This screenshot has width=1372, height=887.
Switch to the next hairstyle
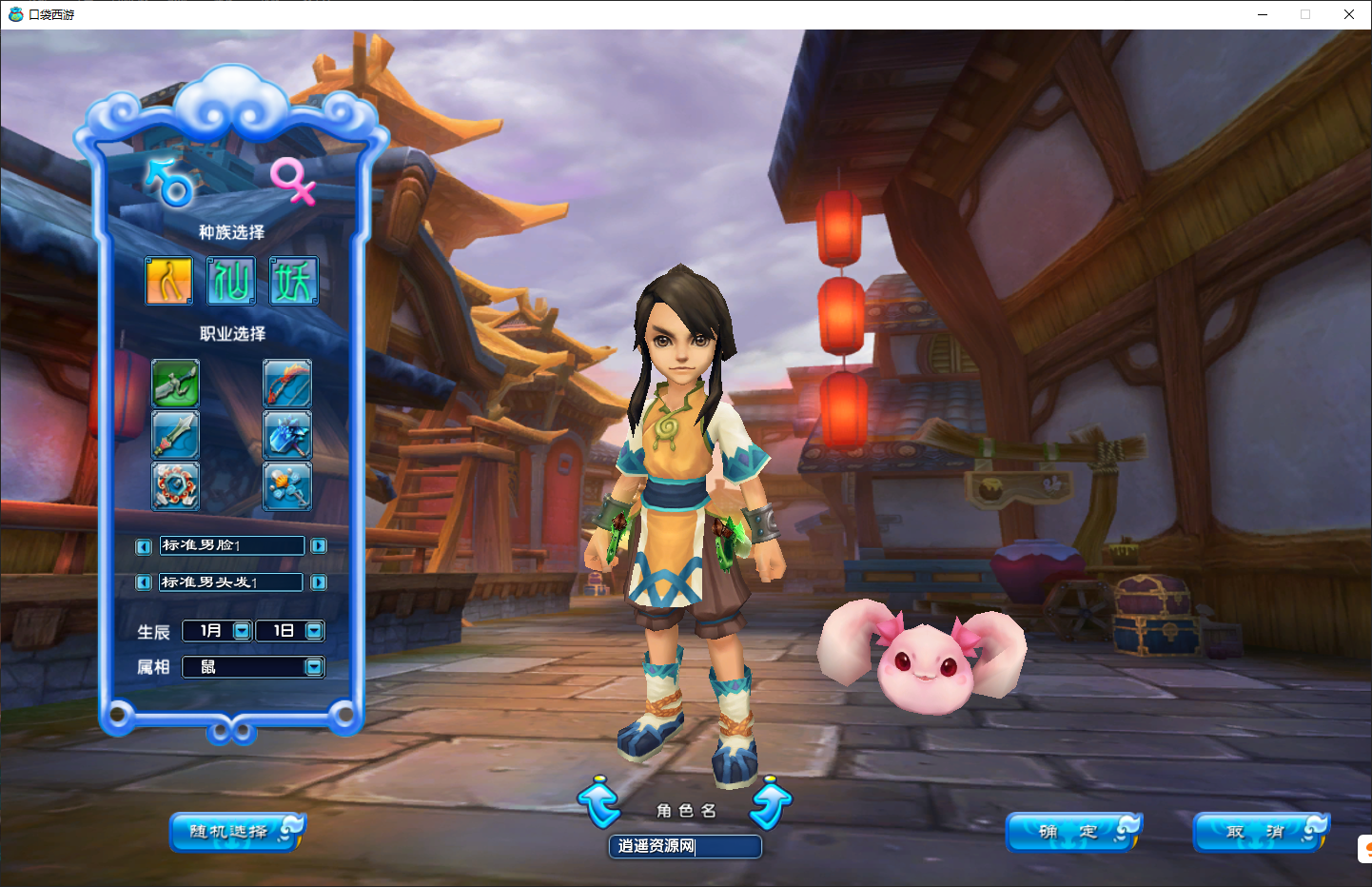(x=319, y=582)
